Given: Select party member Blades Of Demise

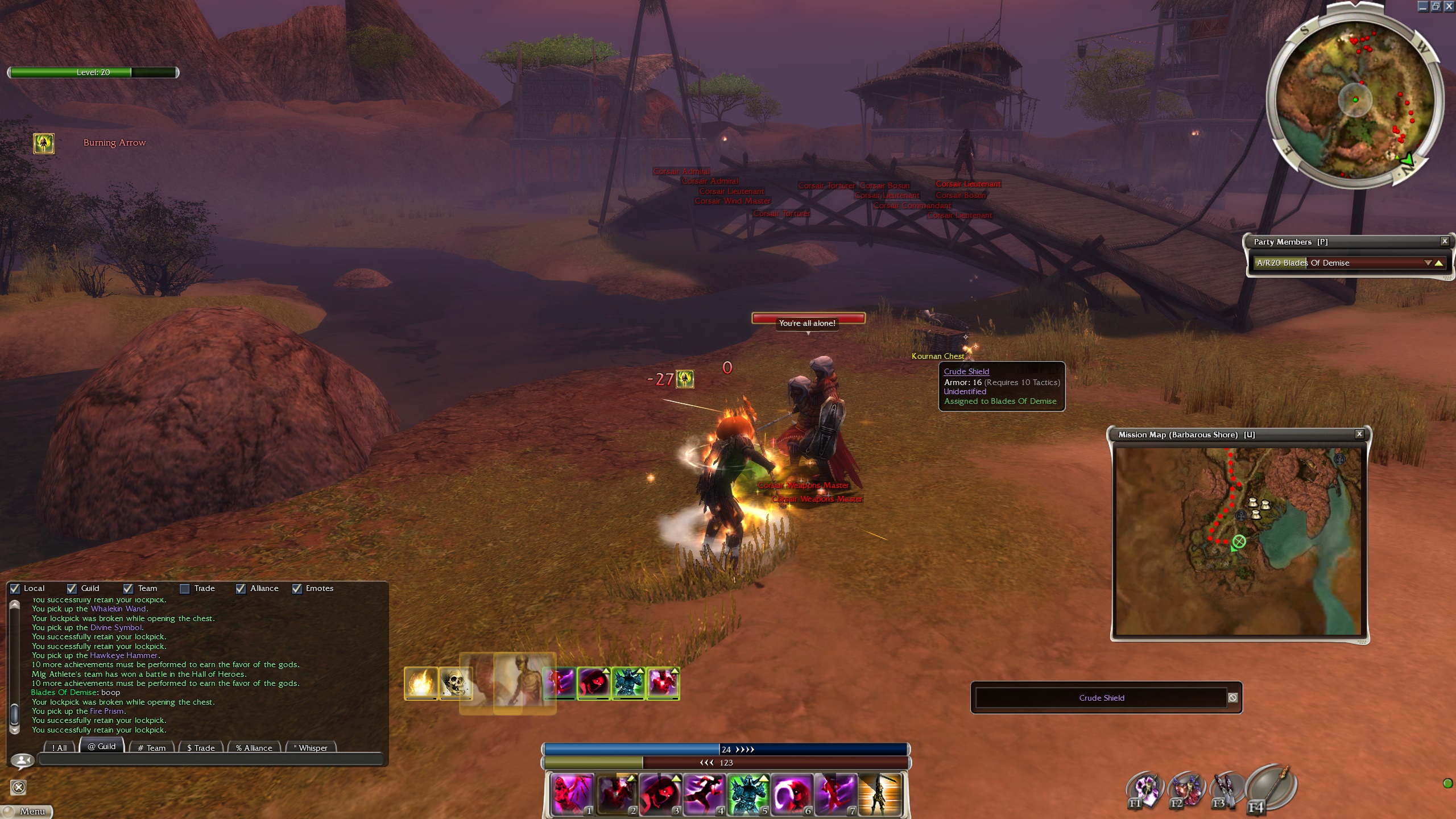Looking at the screenshot, I should 1337,263.
